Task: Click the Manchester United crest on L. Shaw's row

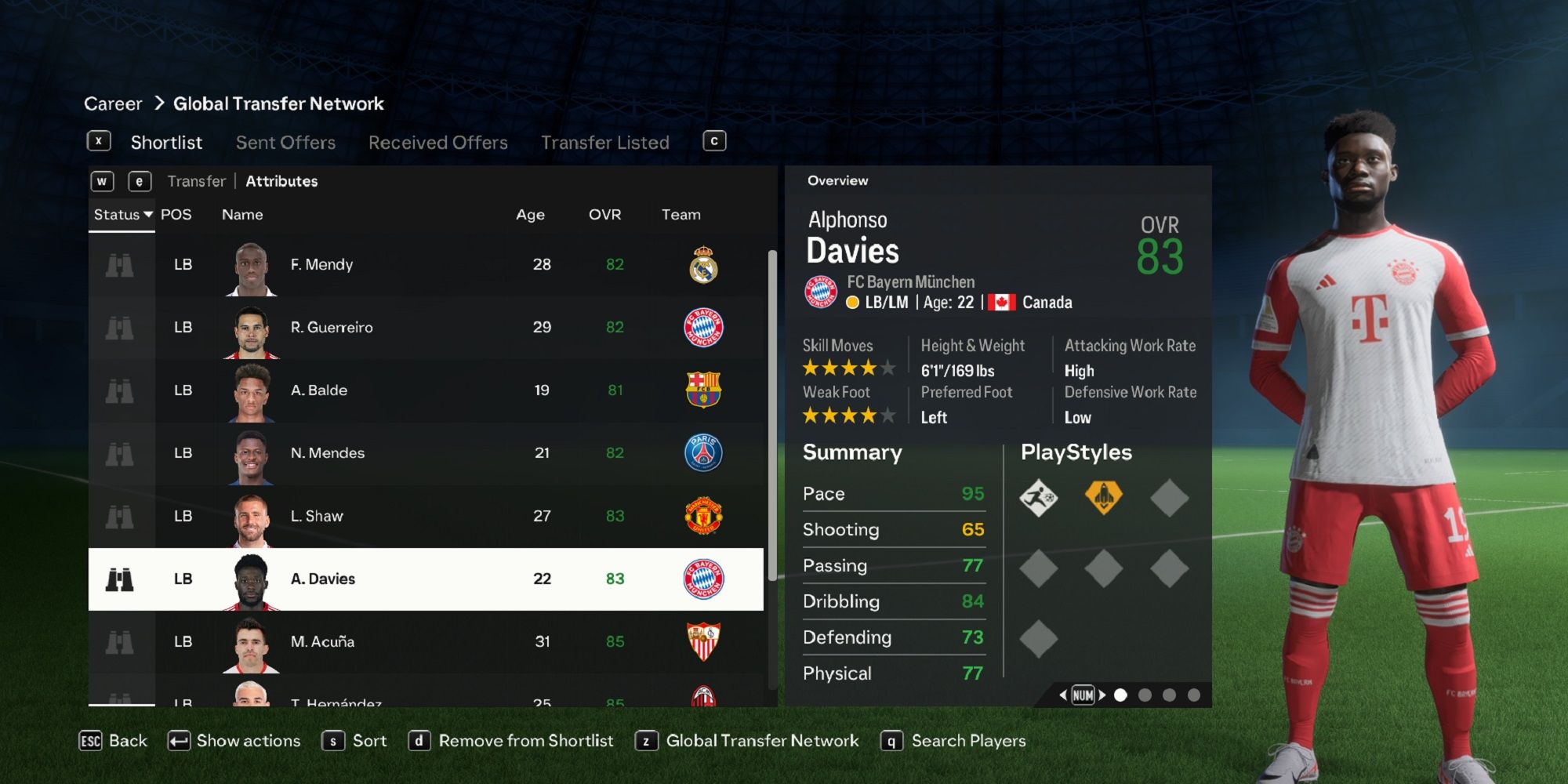Action: tap(704, 515)
